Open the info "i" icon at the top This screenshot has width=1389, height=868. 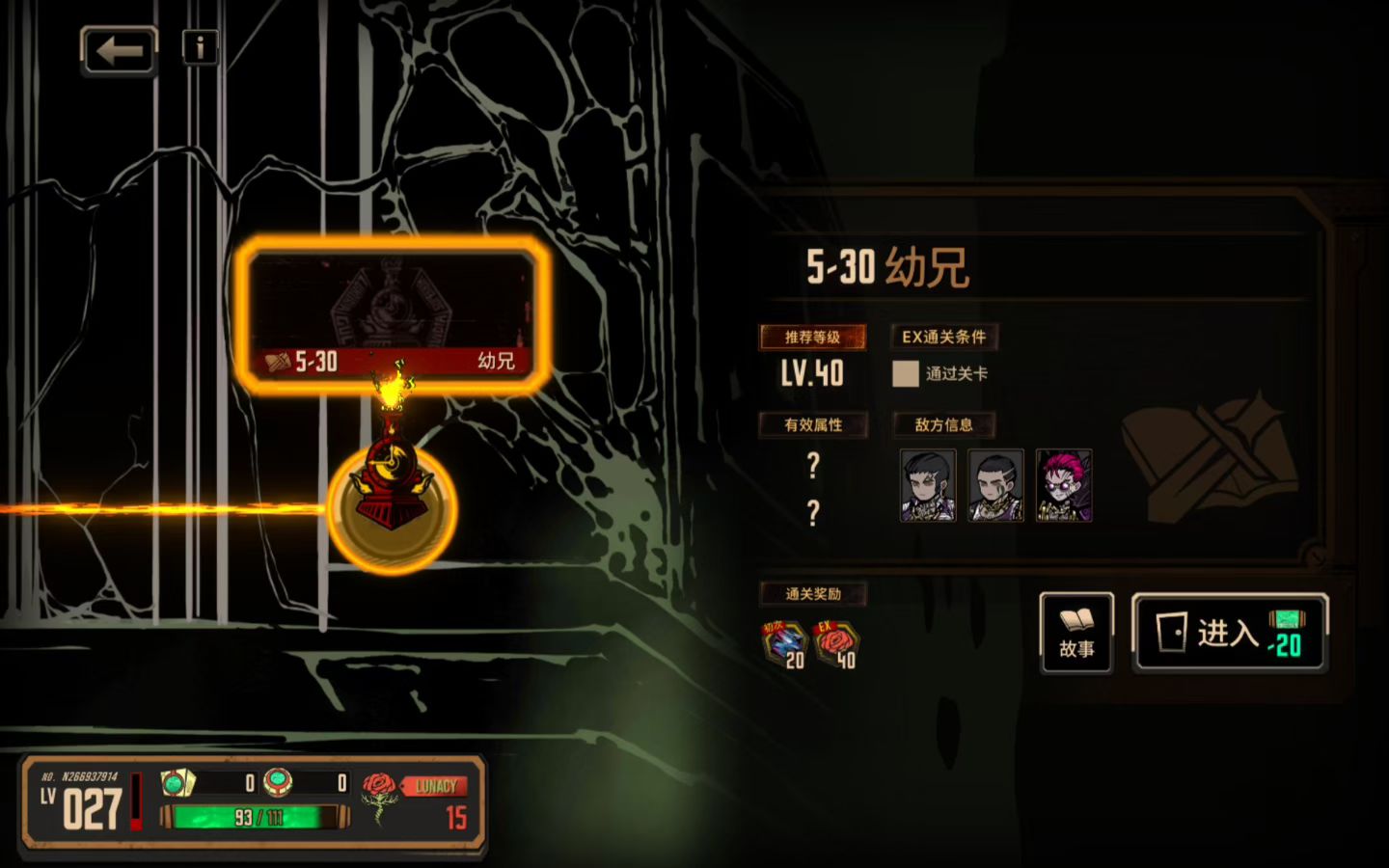click(x=200, y=46)
